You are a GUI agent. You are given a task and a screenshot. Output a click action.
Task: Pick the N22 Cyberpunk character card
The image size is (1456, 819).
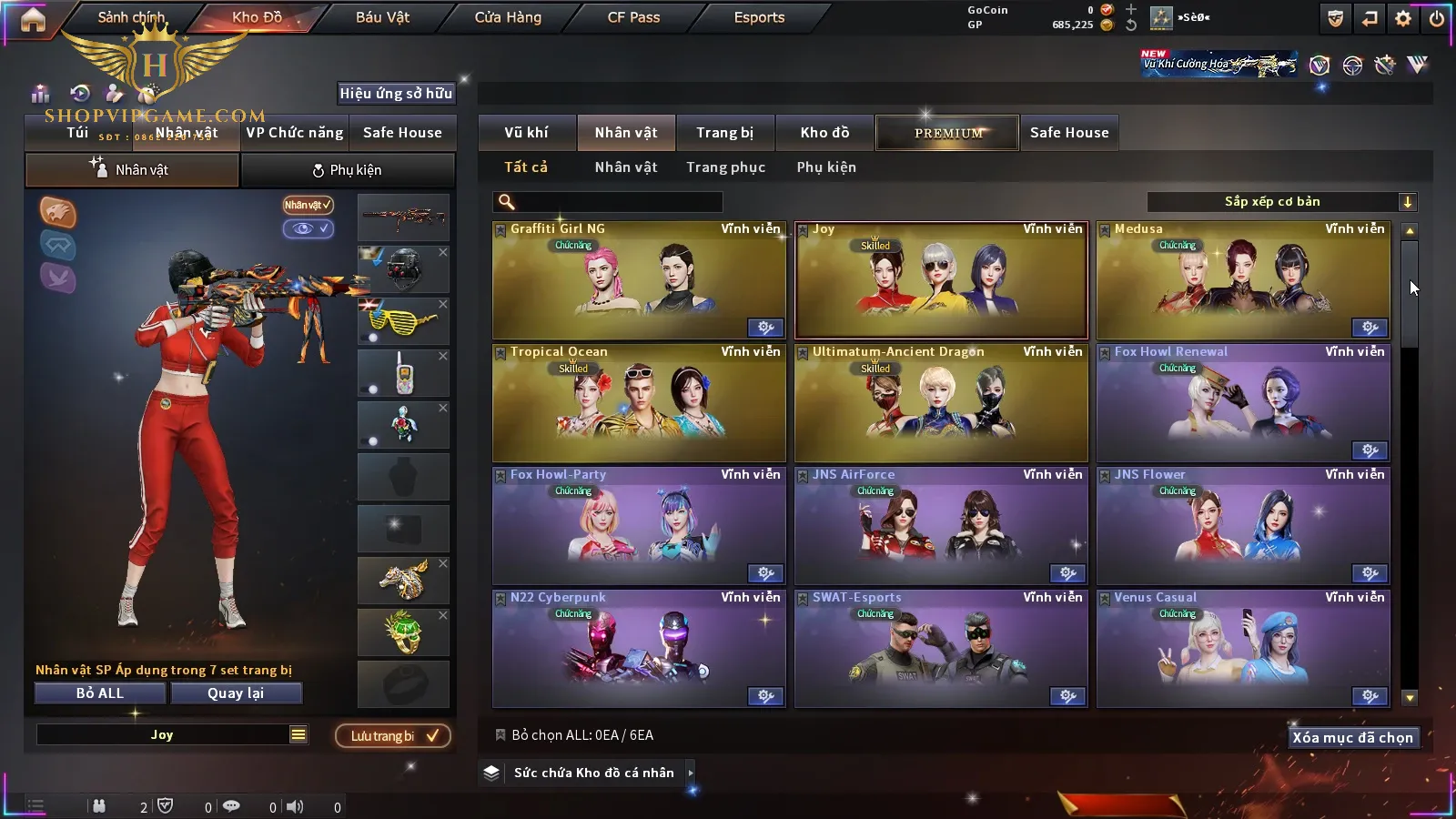coord(639,649)
